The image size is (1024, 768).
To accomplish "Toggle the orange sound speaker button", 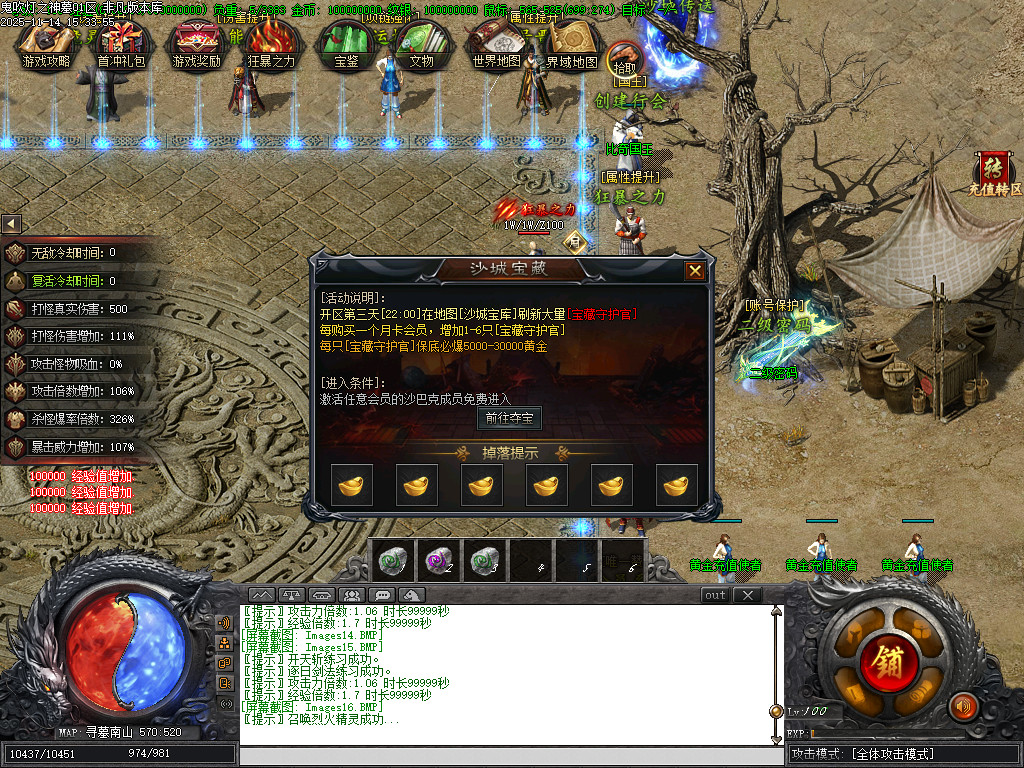I will point(963,706).
